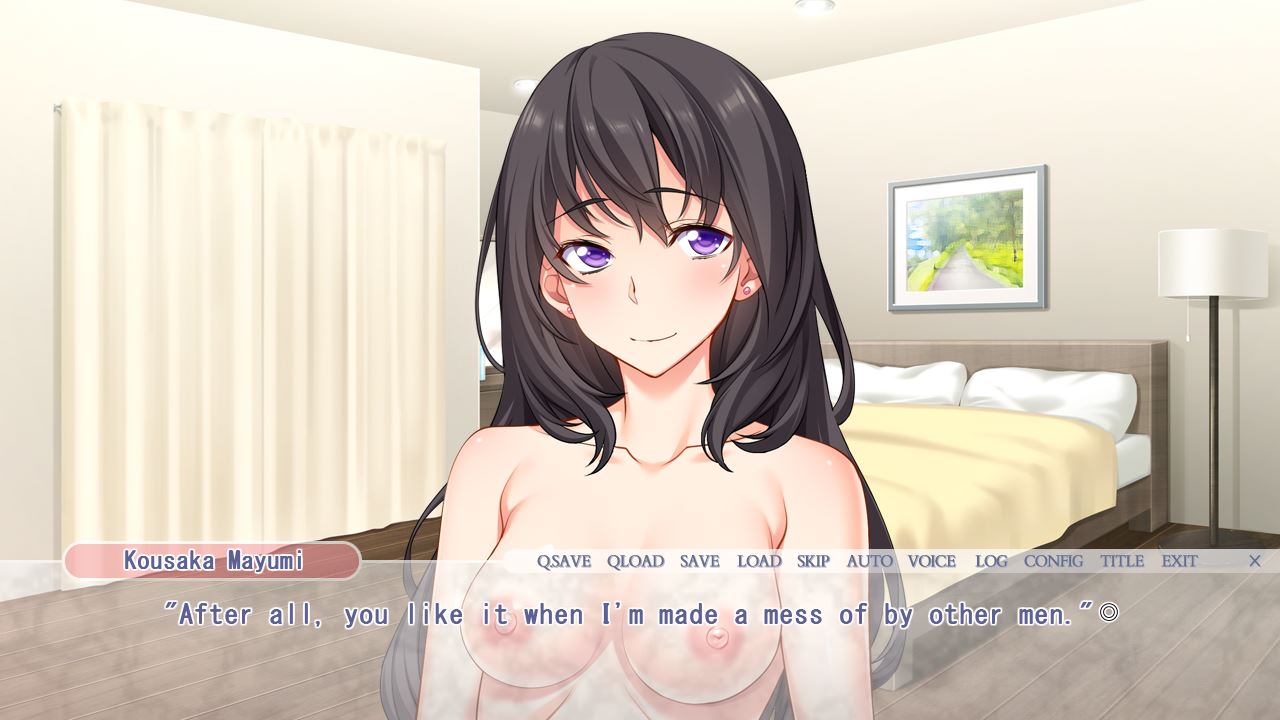This screenshot has height=720, width=1280.
Task: Activate SKIP to fast-forward text
Action: [813, 561]
